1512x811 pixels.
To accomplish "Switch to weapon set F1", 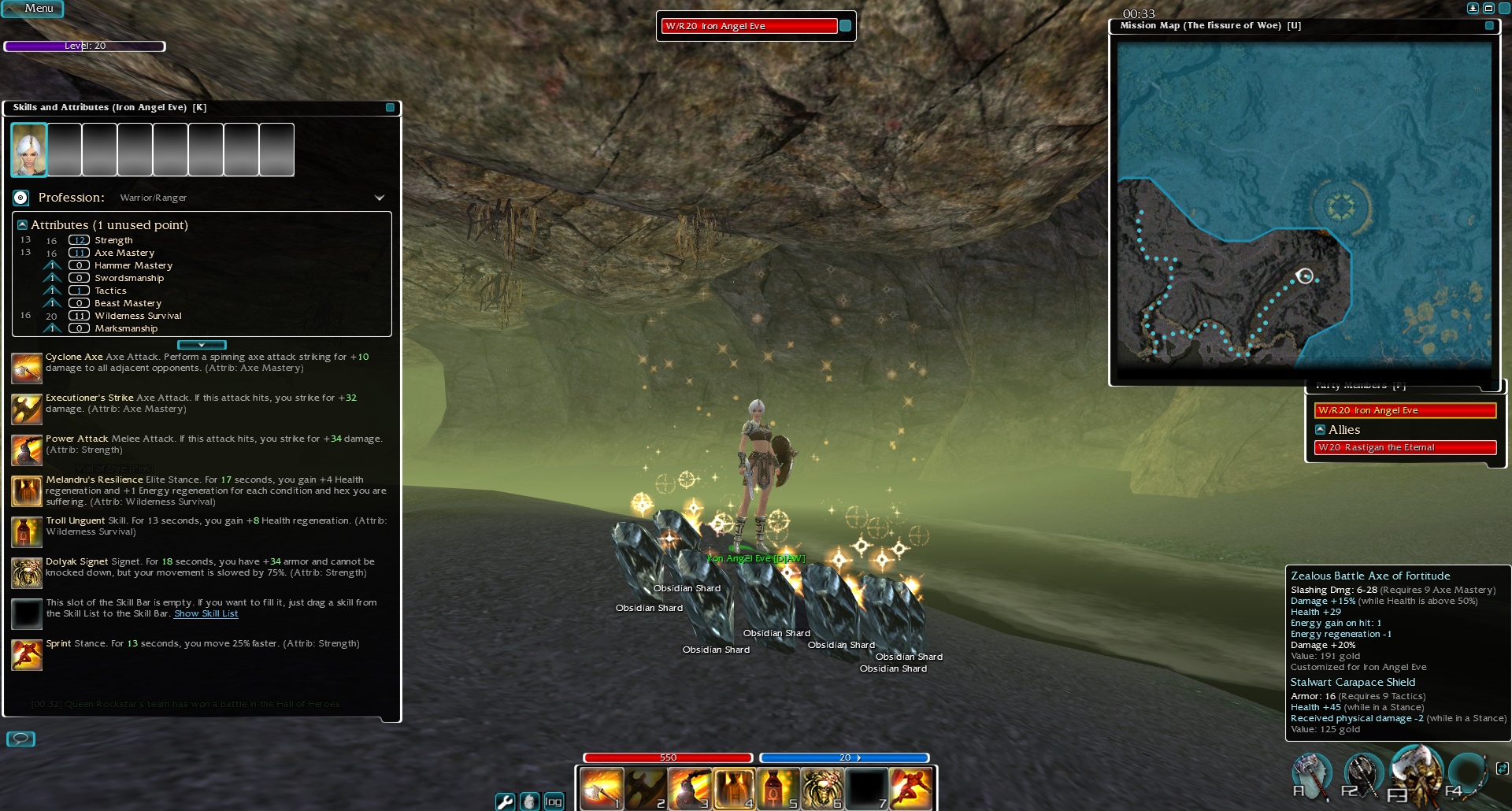I will point(1310,775).
